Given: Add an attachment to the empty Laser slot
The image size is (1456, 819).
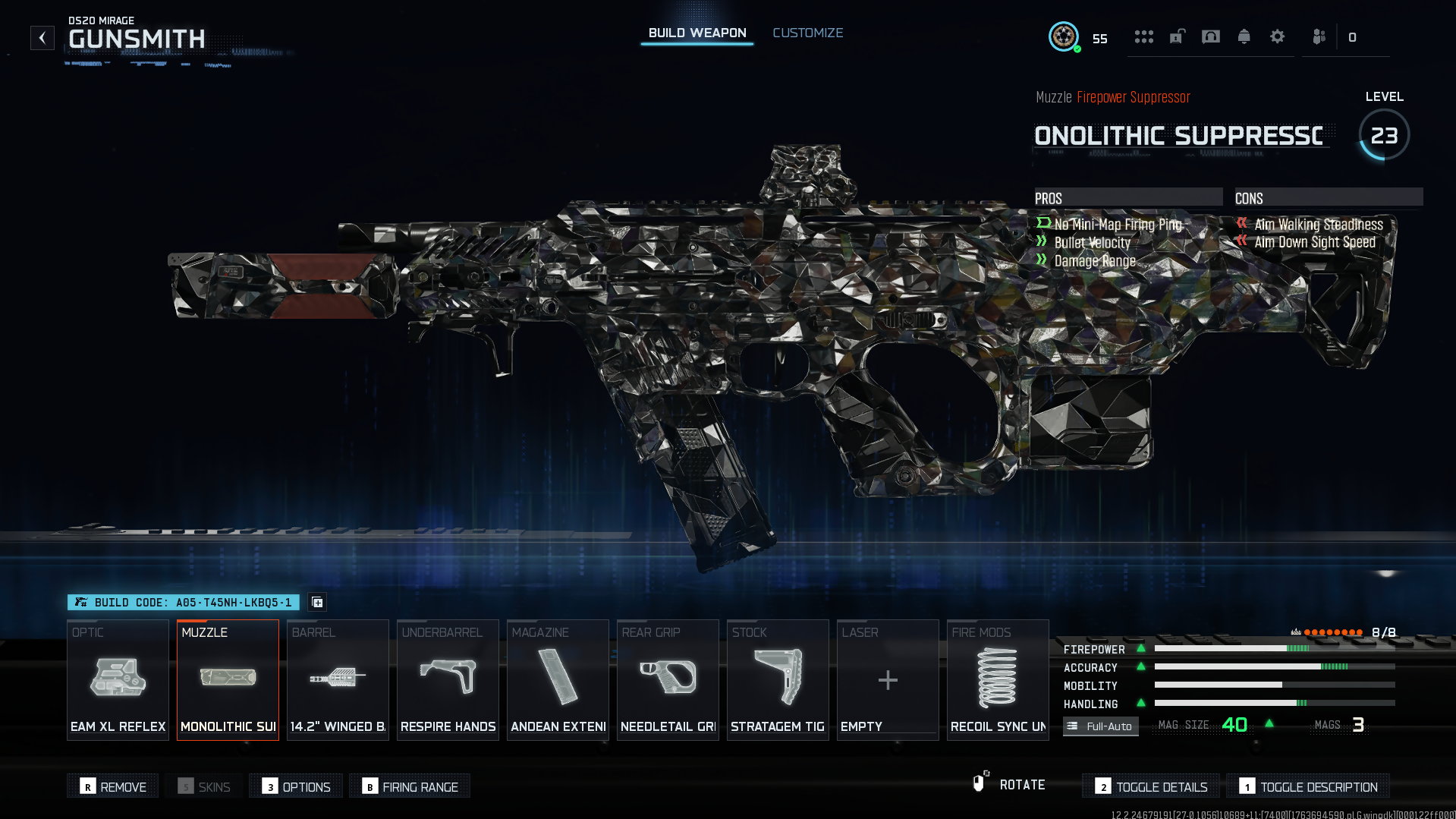Looking at the screenshot, I should coord(888,679).
